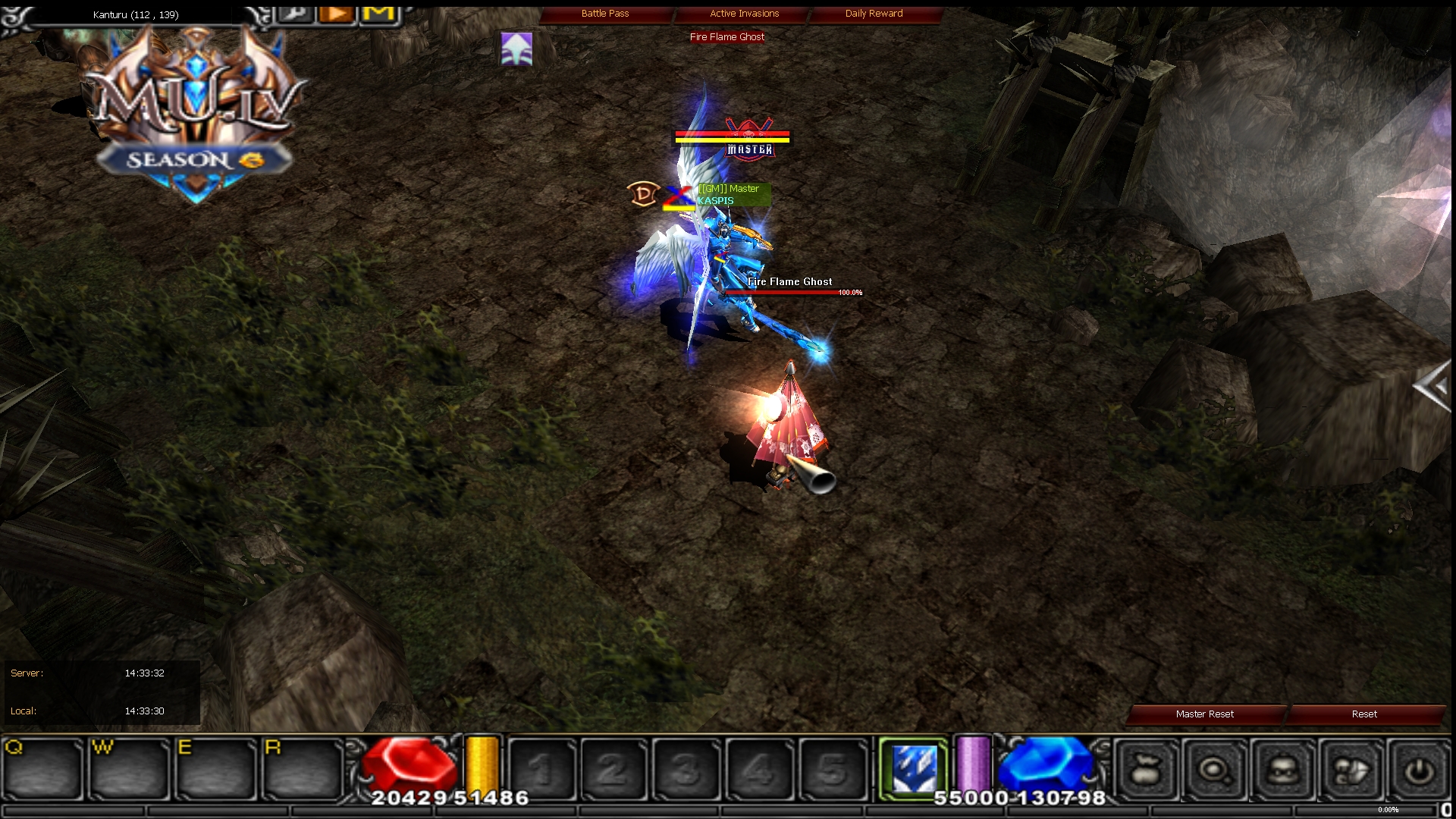Click the yellow M button
1456x819 pixels.
[x=378, y=14]
